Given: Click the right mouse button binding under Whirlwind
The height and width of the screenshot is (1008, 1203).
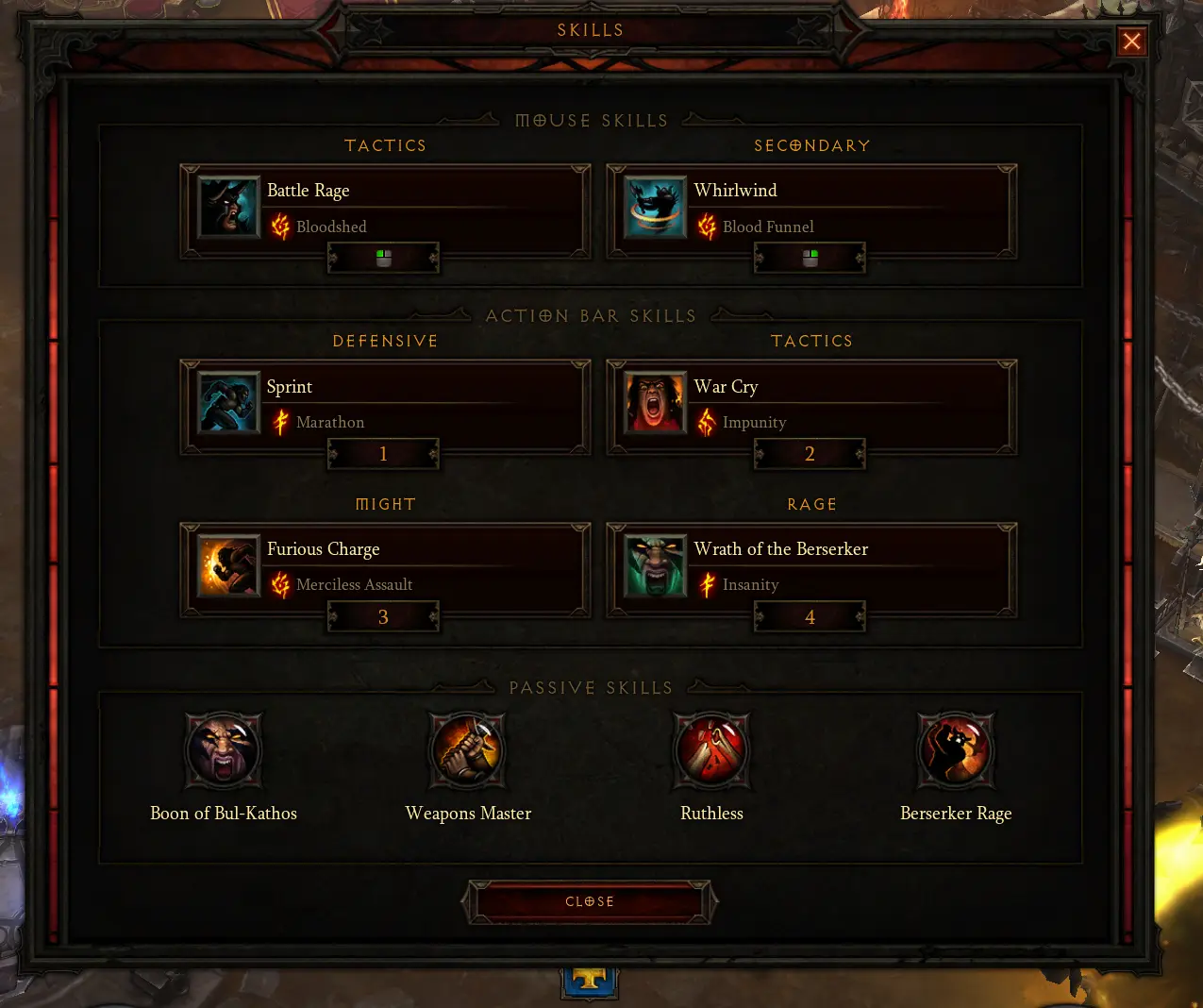Looking at the screenshot, I should pos(810,258).
